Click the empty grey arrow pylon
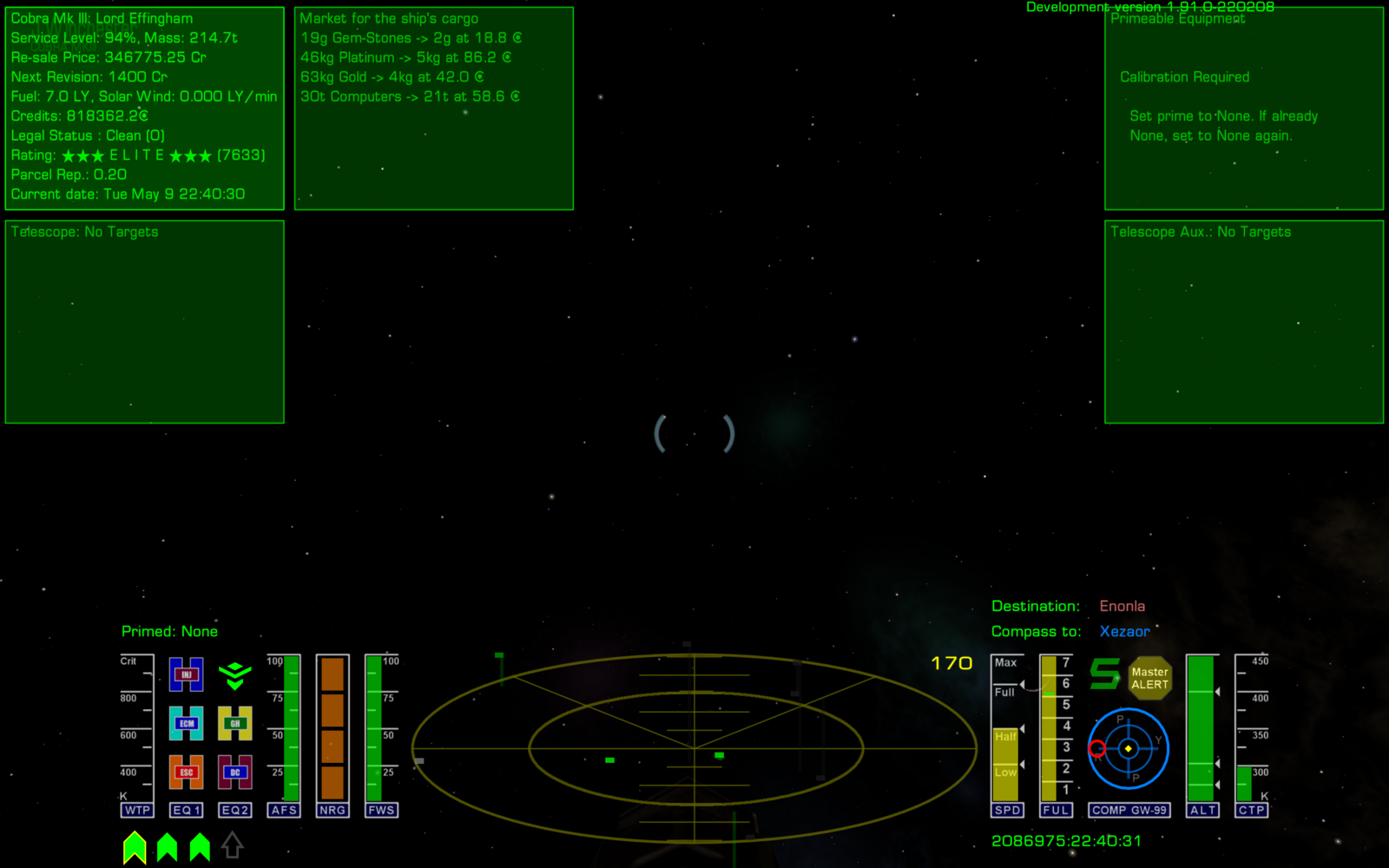 pyautogui.click(x=232, y=845)
